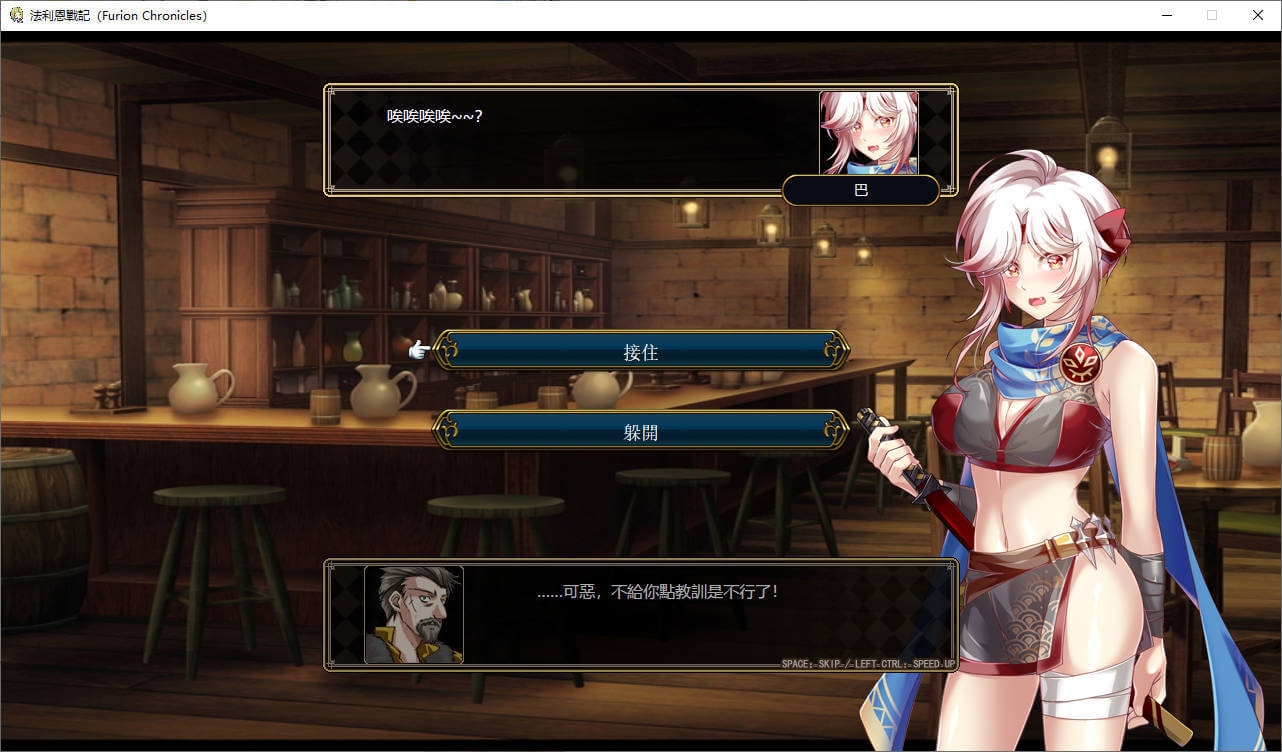Minimize the game window
Image resolution: width=1282 pixels, height=752 pixels.
[x=1166, y=15]
